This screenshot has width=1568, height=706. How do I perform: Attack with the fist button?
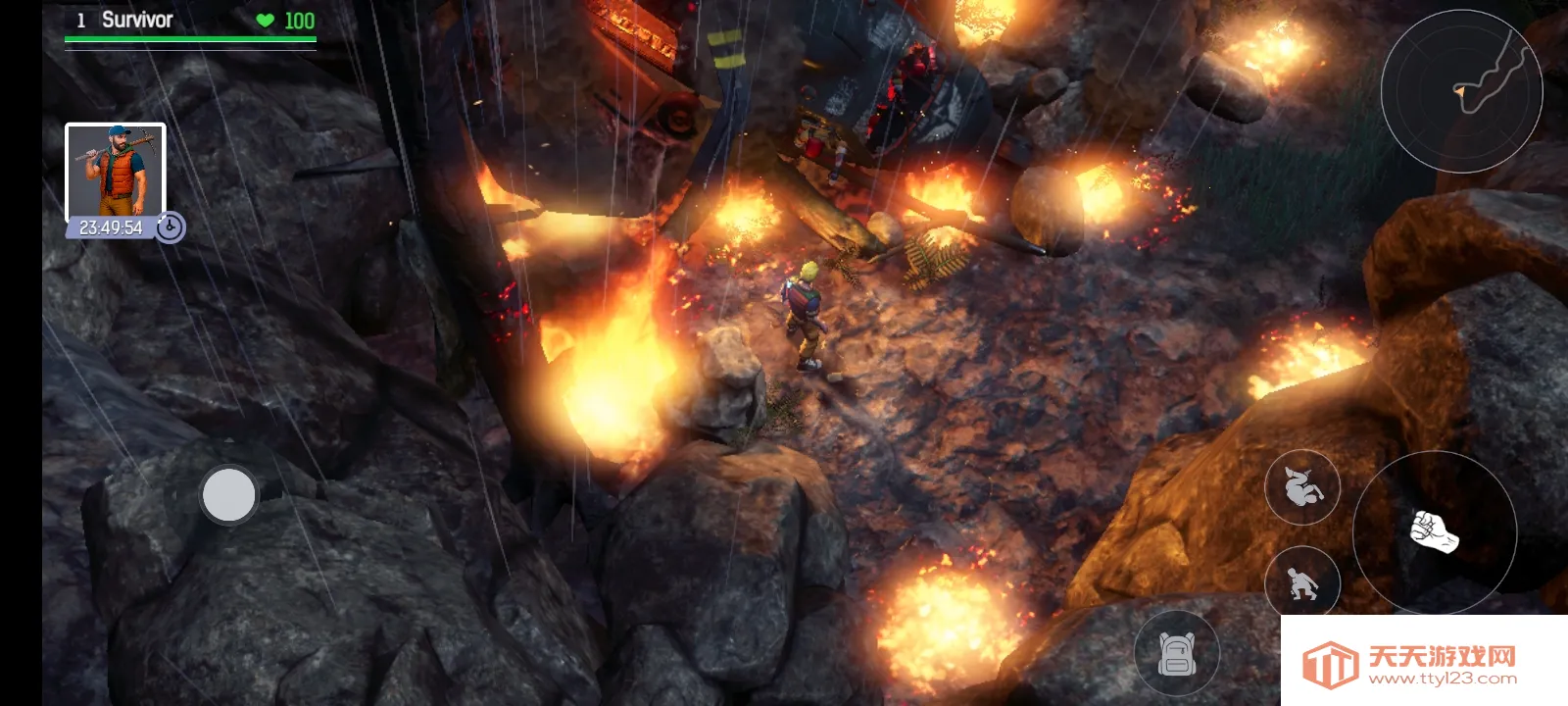coord(1435,532)
